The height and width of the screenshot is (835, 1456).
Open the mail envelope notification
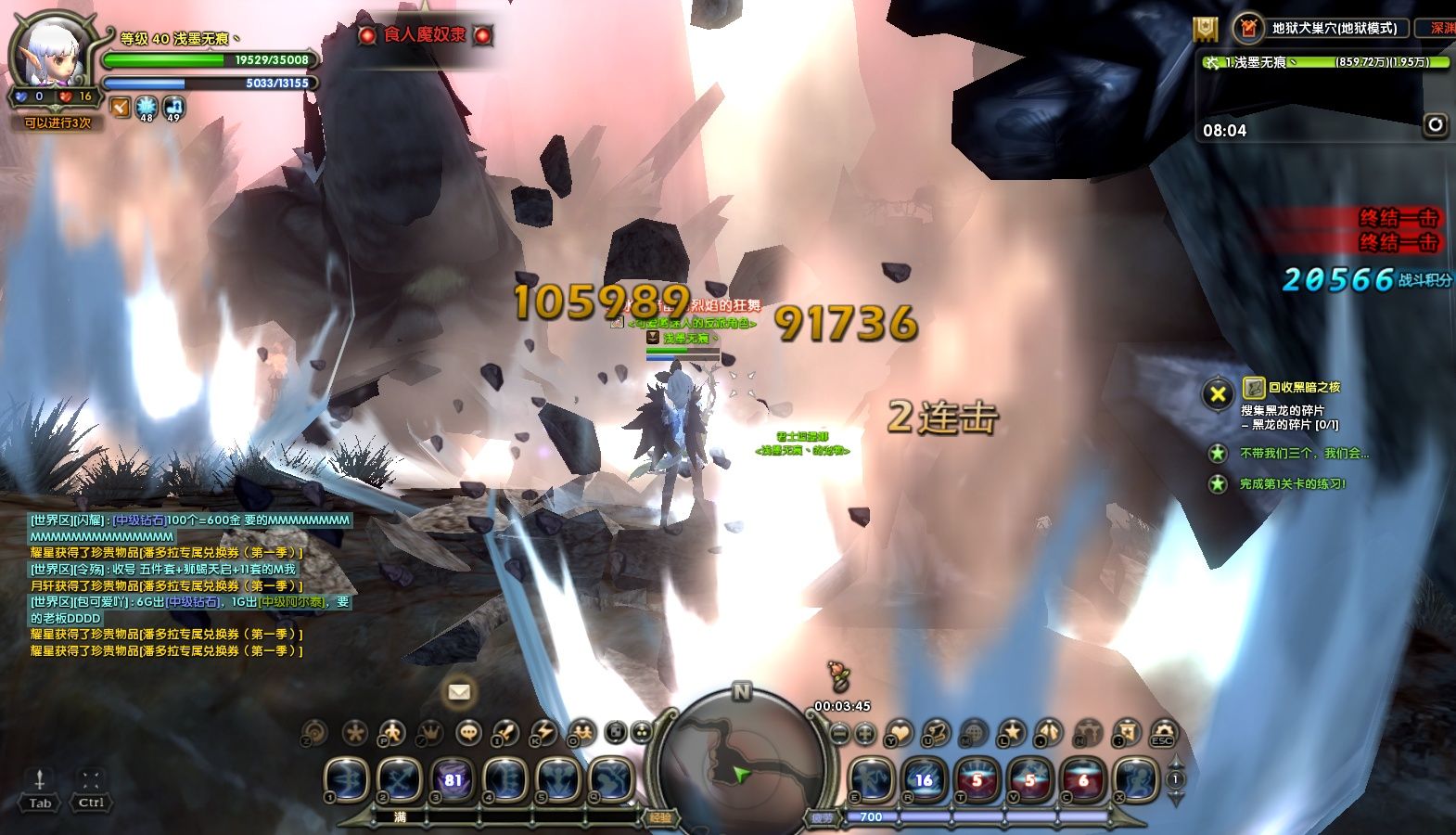point(458,691)
